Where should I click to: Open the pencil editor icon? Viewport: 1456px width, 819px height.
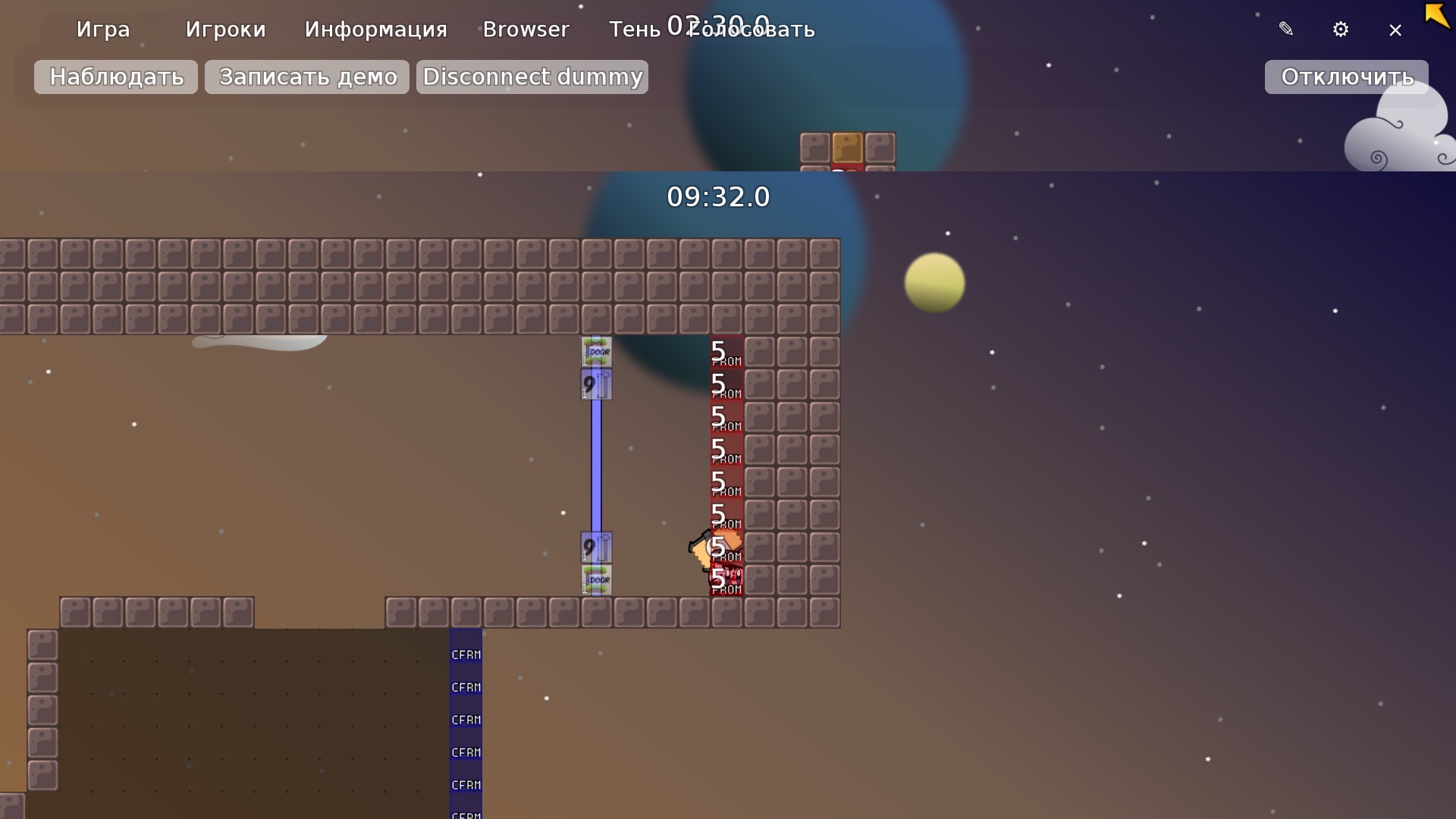point(1286,30)
